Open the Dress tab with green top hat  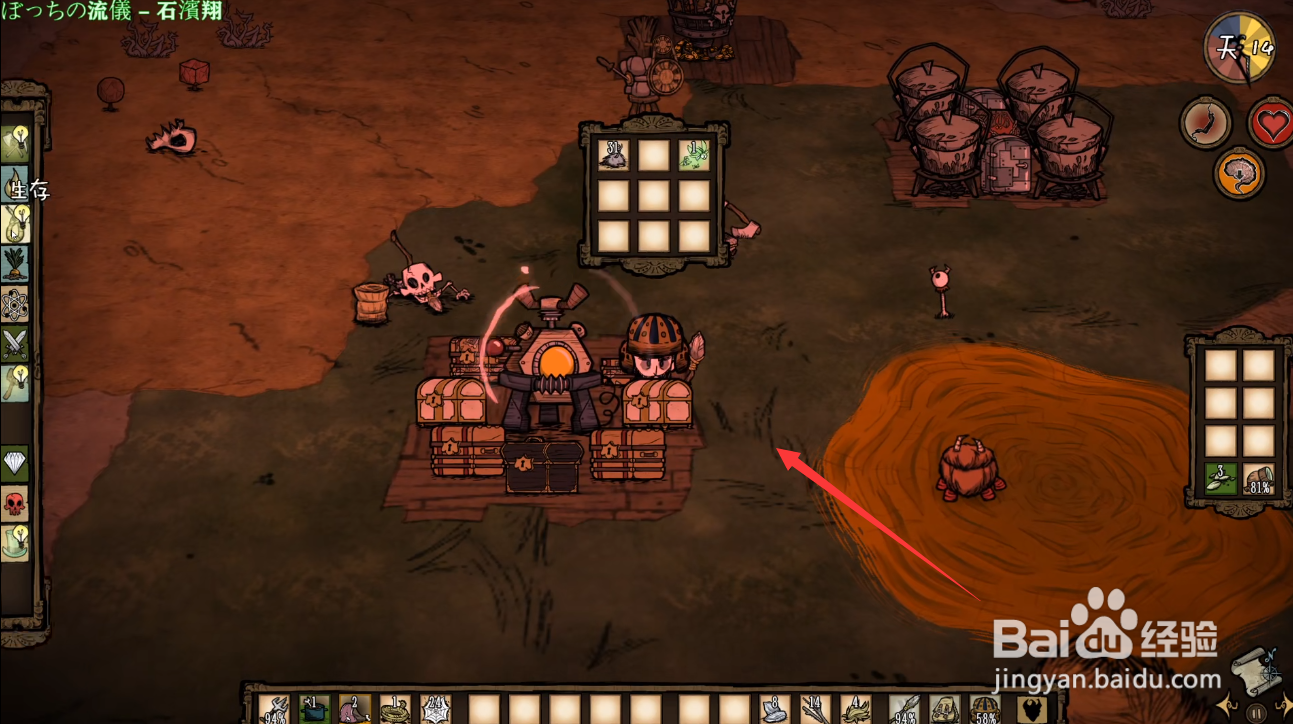pyautogui.click(x=15, y=543)
